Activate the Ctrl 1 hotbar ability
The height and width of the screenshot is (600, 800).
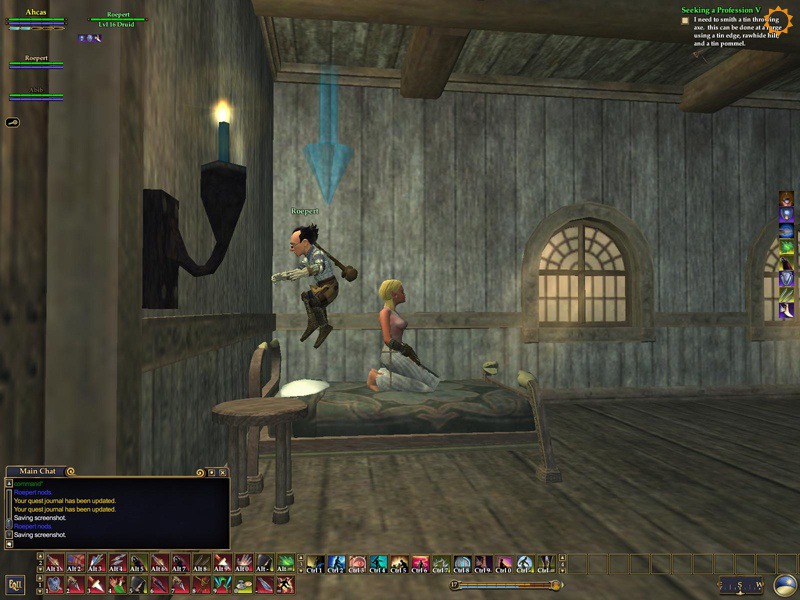click(315, 563)
